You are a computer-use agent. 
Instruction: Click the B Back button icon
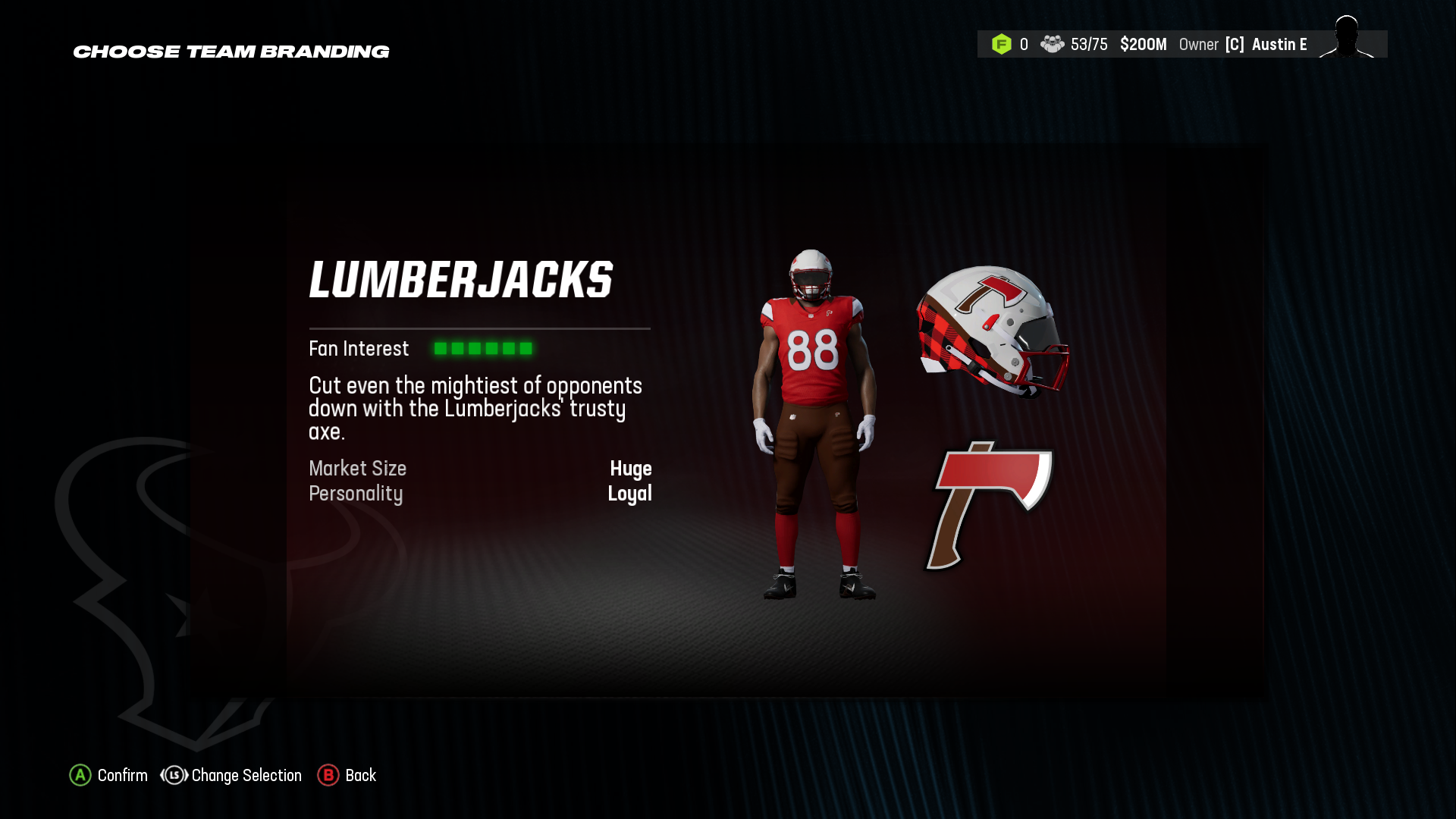(x=328, y=775)
